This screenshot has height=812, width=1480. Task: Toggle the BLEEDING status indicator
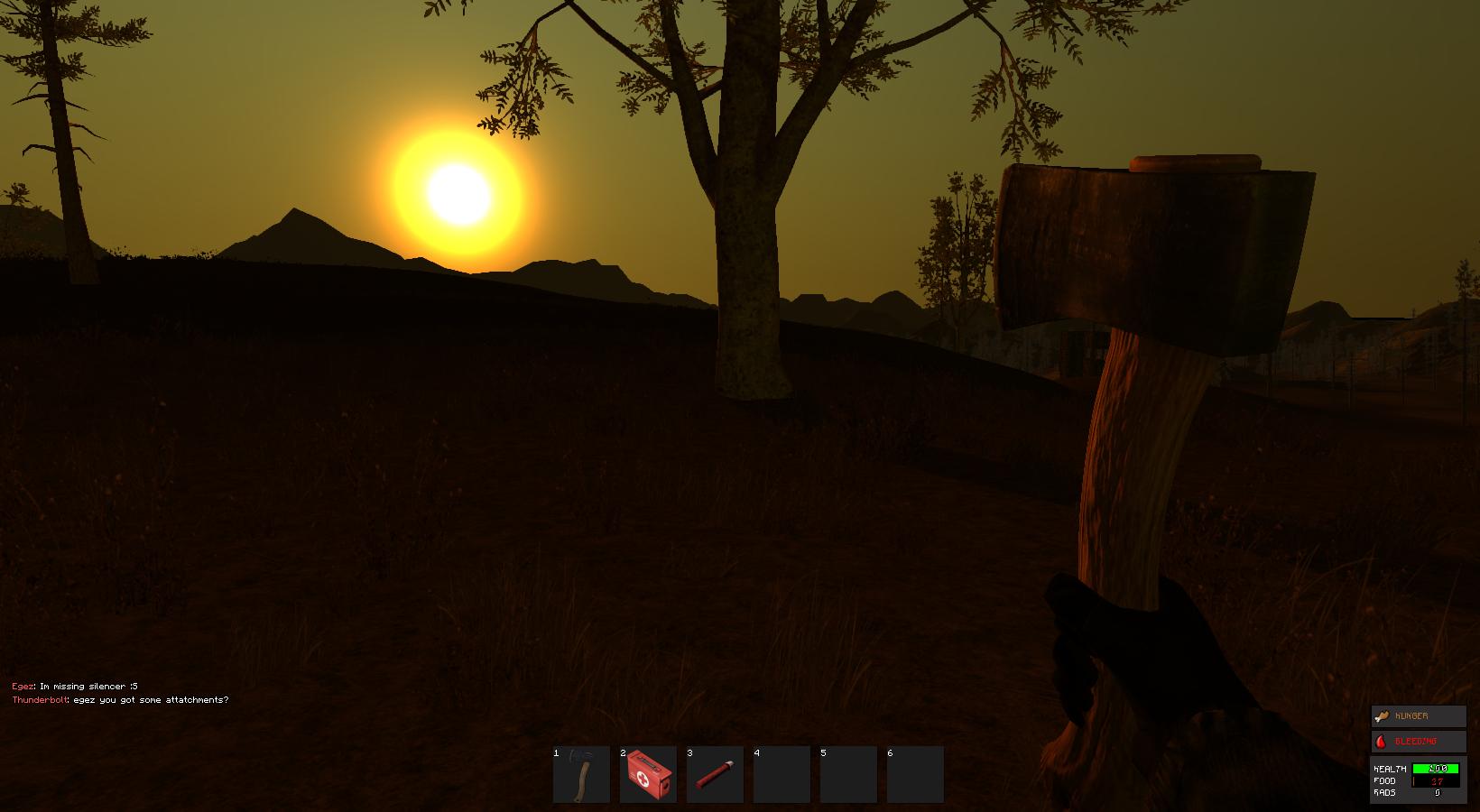1419,741
